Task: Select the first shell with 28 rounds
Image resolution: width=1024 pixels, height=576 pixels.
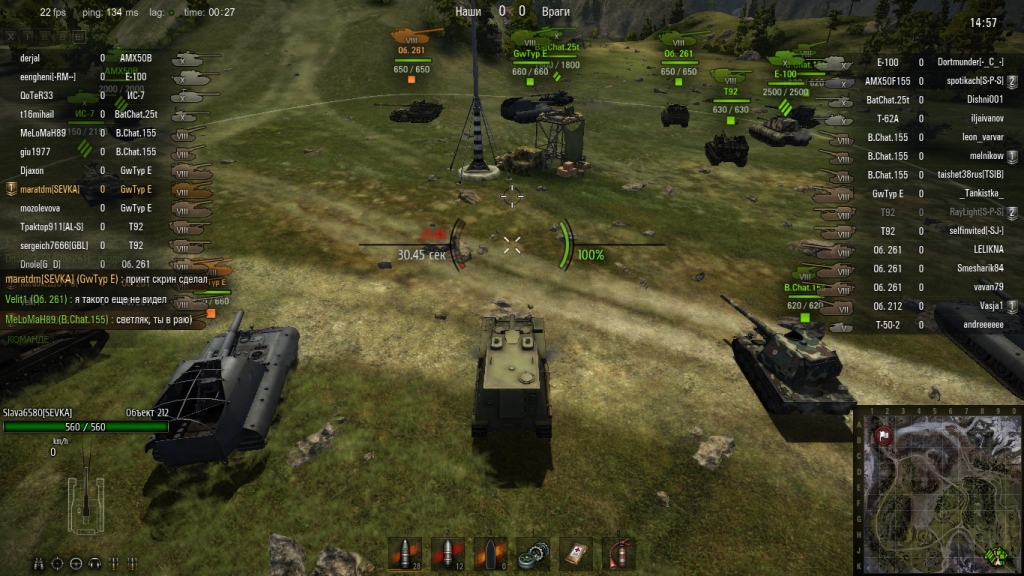Action: 404,553
